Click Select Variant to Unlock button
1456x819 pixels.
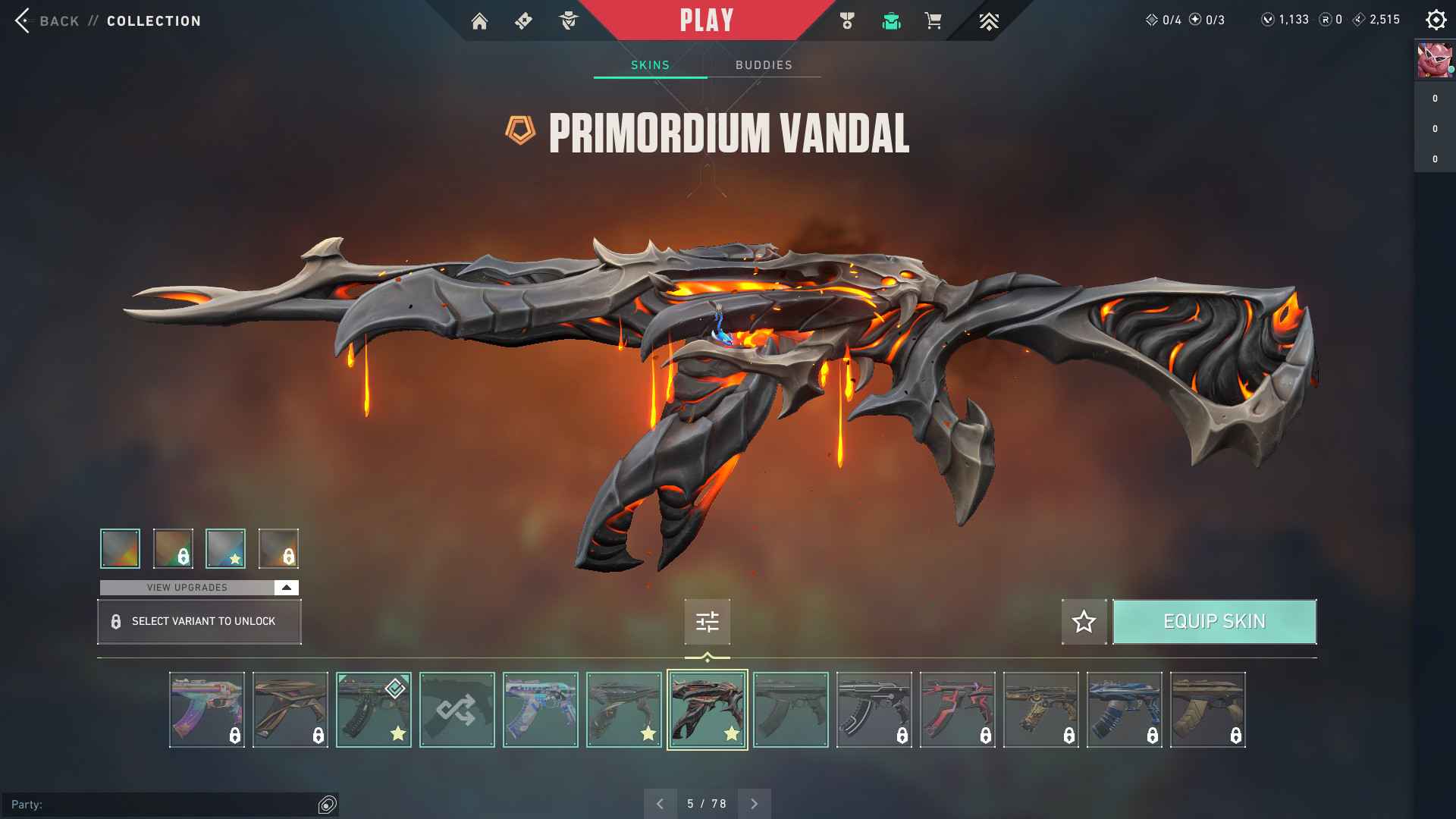coord(199,622)
